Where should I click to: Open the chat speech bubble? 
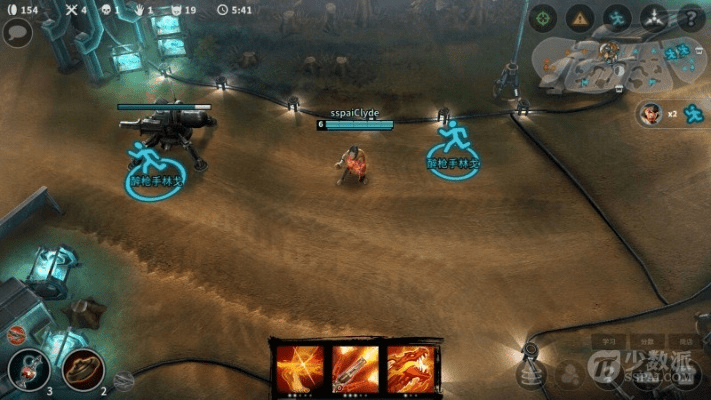tap(17, 33)
